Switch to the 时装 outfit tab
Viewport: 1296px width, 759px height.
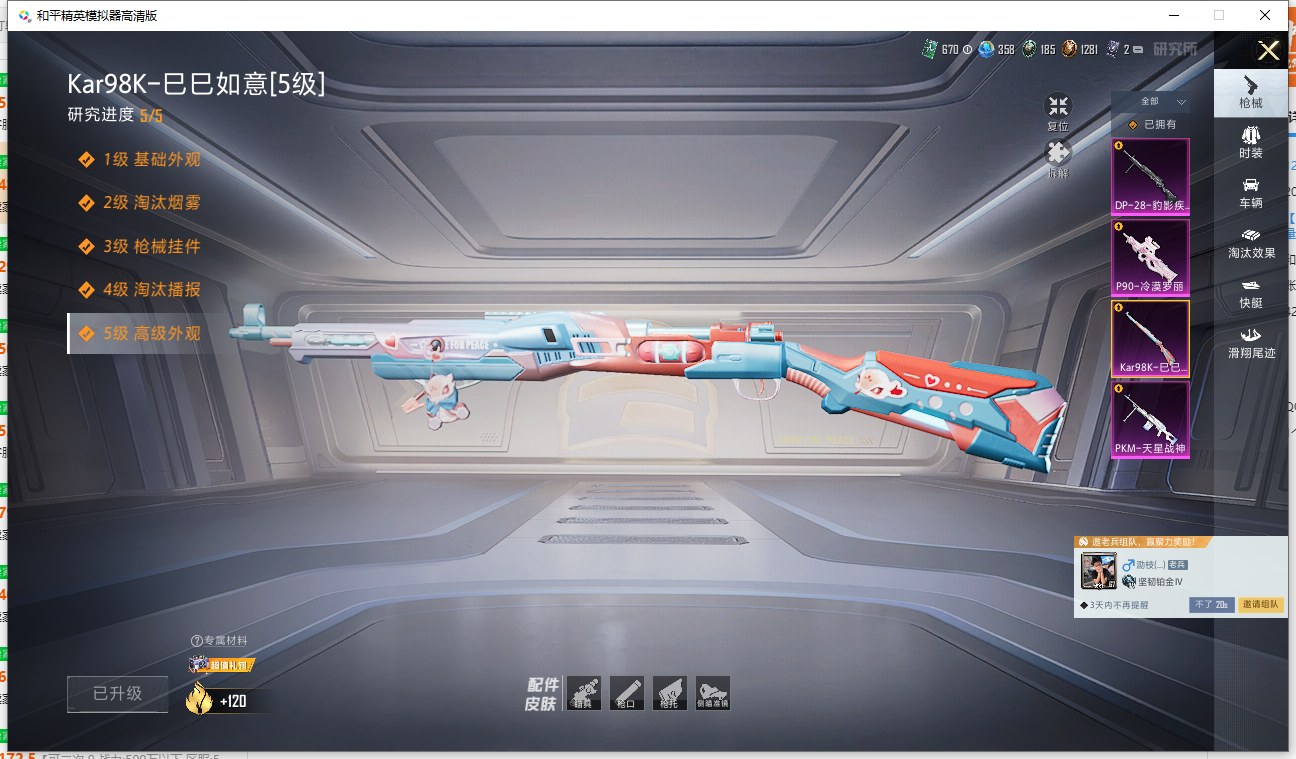click(1250, 142)
